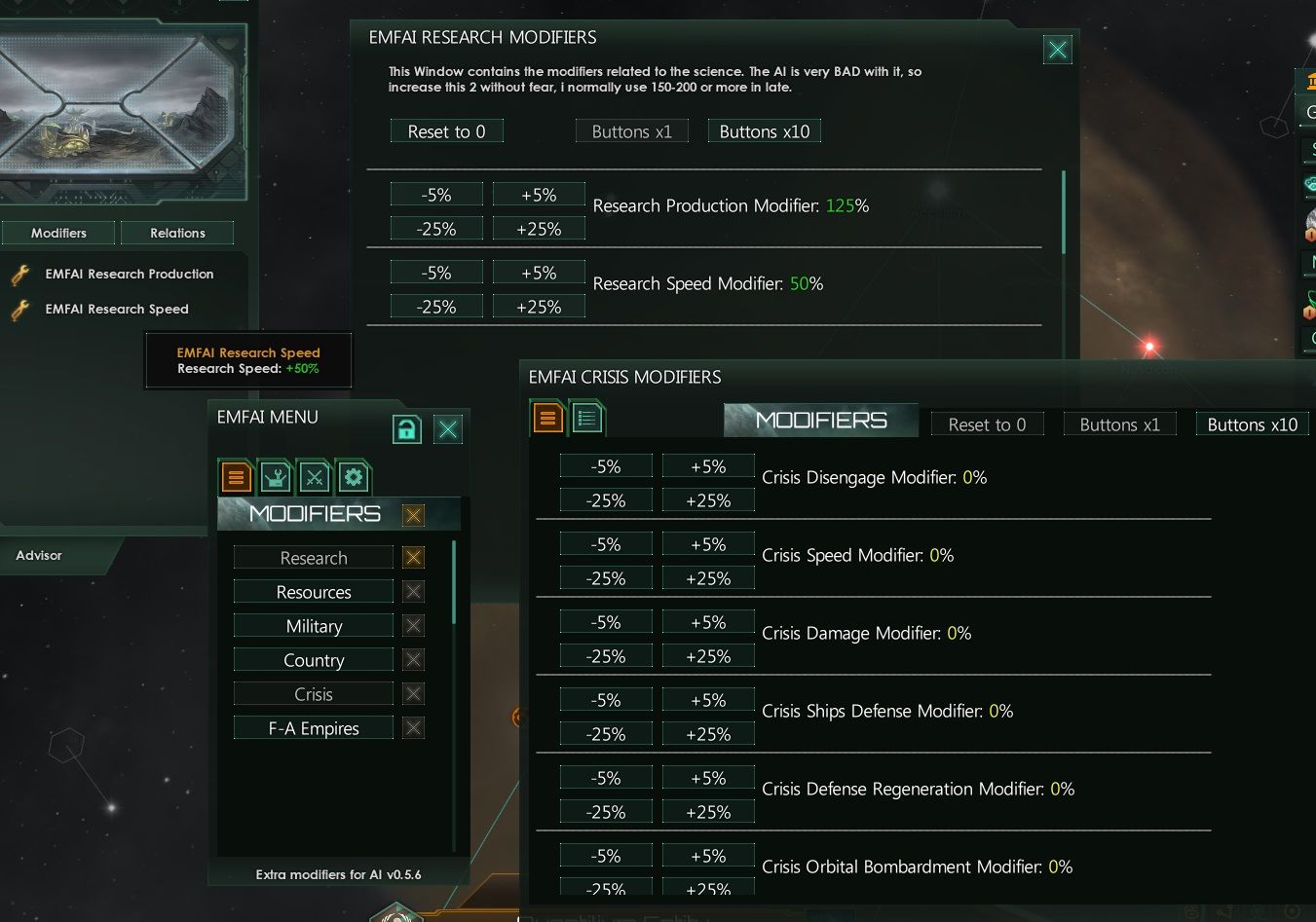Screen dimensions: 1316x922
Task: Select the orange list icon in EMFAI Menu
Action: point(234,477)
